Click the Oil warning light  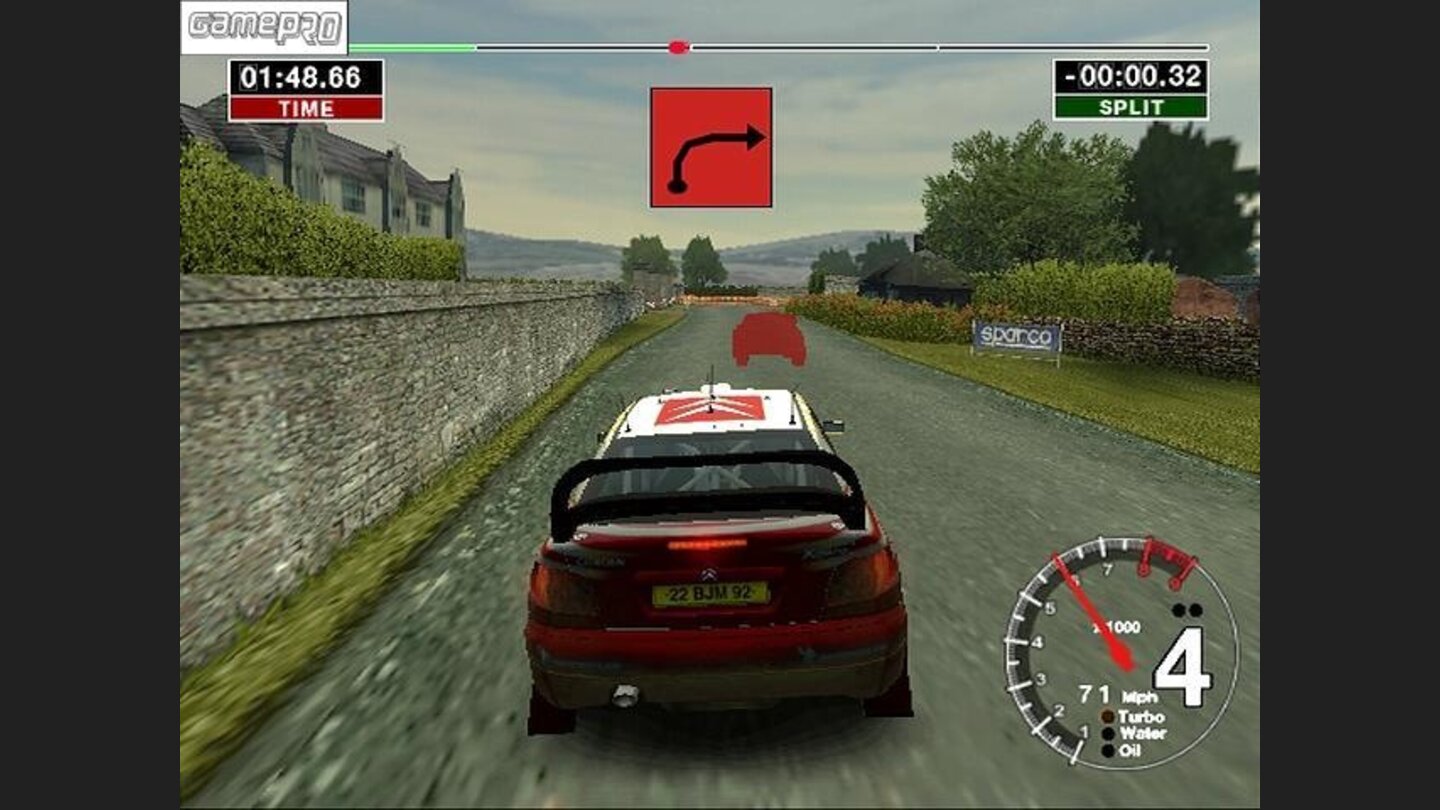click(x=1108, y=750)
